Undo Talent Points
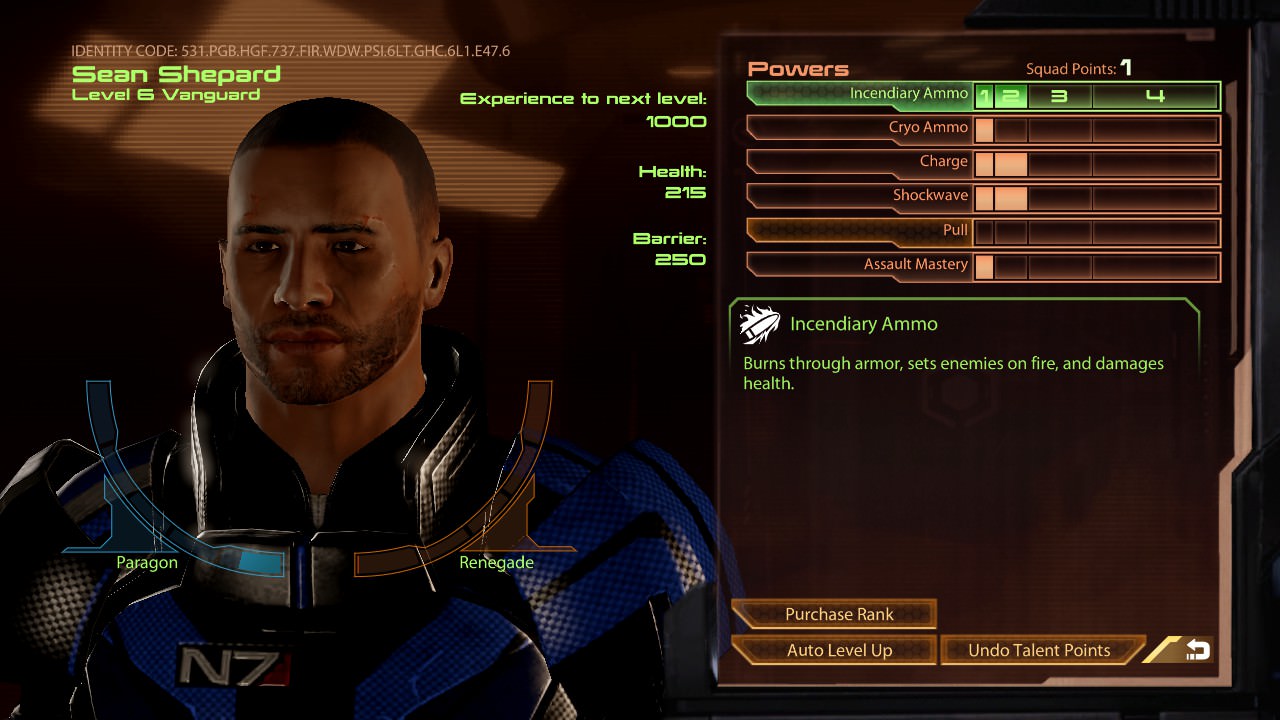The width and height of the screenshot is (1280, 720). coord(1040,650)
